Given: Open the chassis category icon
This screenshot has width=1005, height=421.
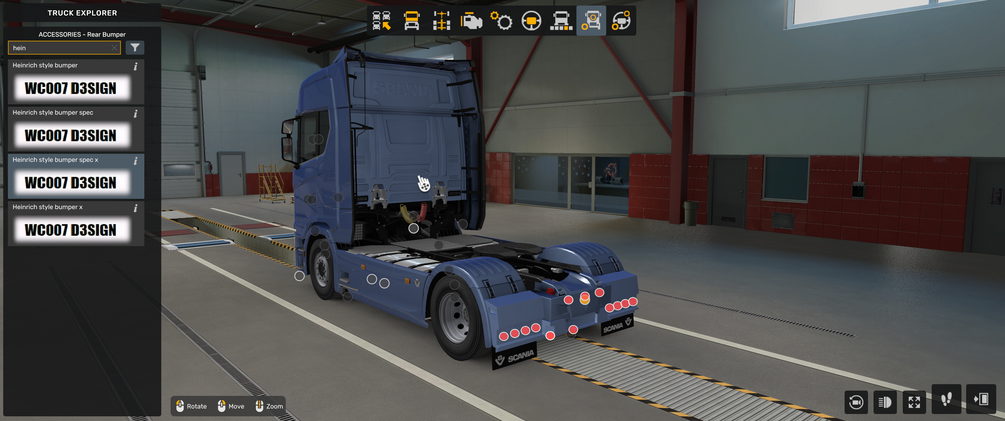Looking at the screenshot, I should [441, 21].
